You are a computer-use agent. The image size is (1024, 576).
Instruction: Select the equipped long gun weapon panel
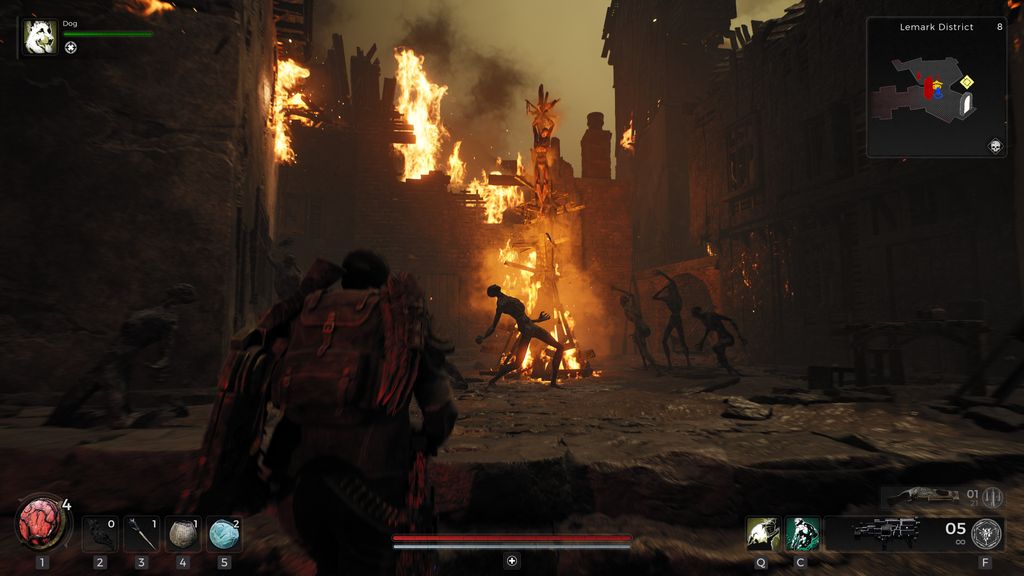tap(886, 532)
